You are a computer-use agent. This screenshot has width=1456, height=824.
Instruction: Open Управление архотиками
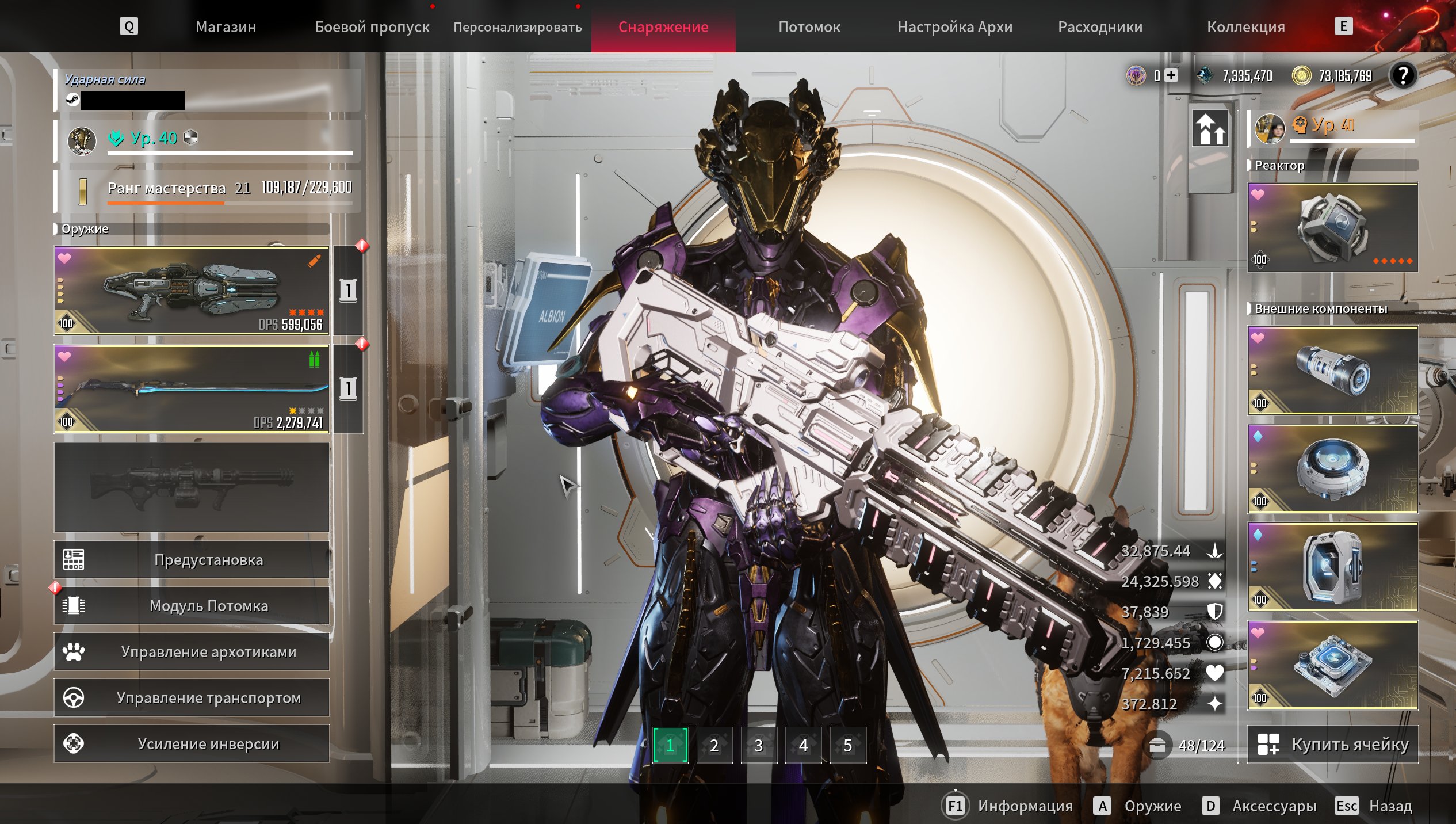tap(192, 651)
